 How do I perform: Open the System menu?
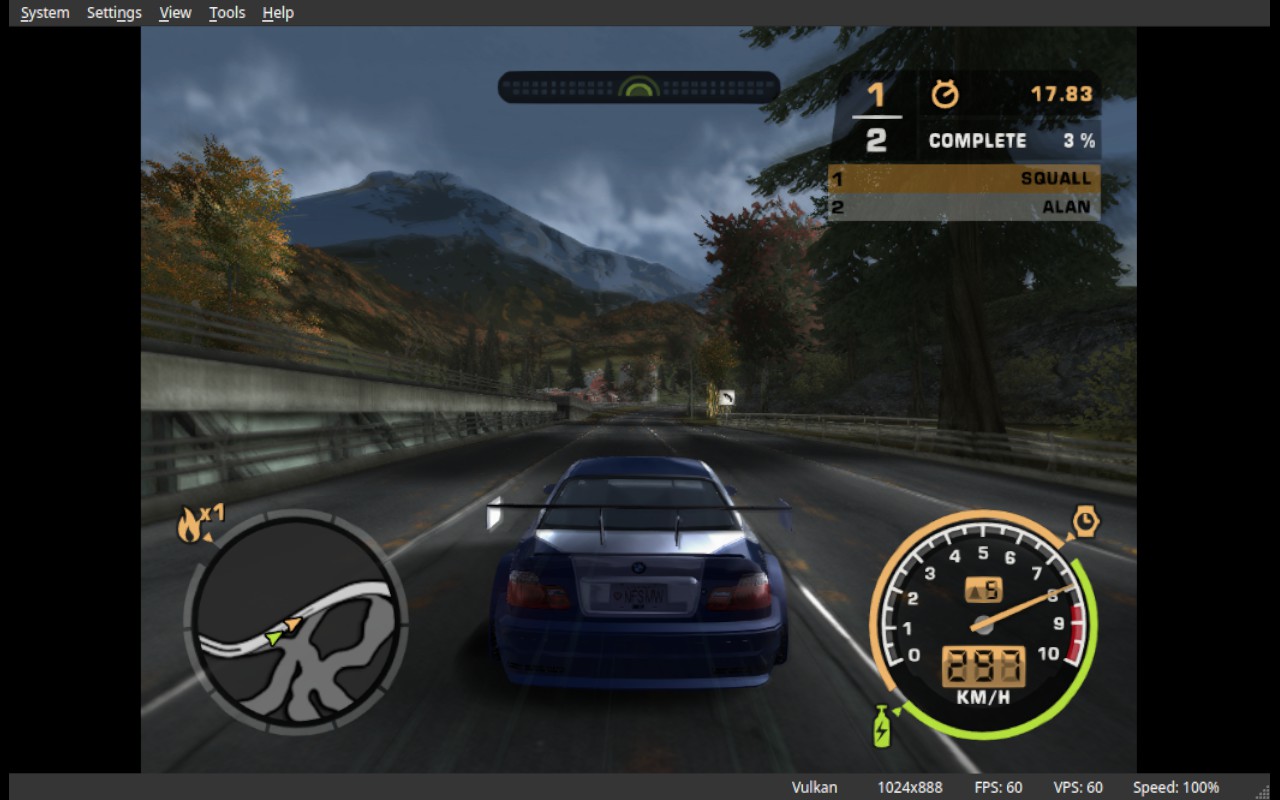click(x=45, y=13)
